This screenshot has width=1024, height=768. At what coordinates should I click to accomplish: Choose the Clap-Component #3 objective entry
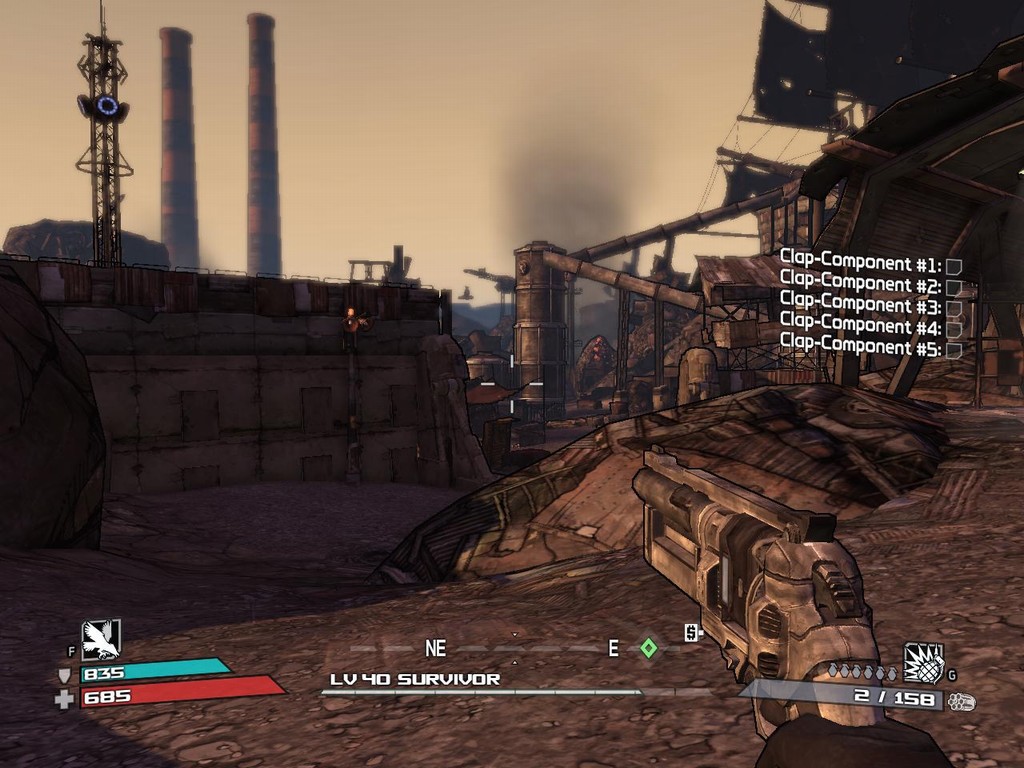coord(870,307)
